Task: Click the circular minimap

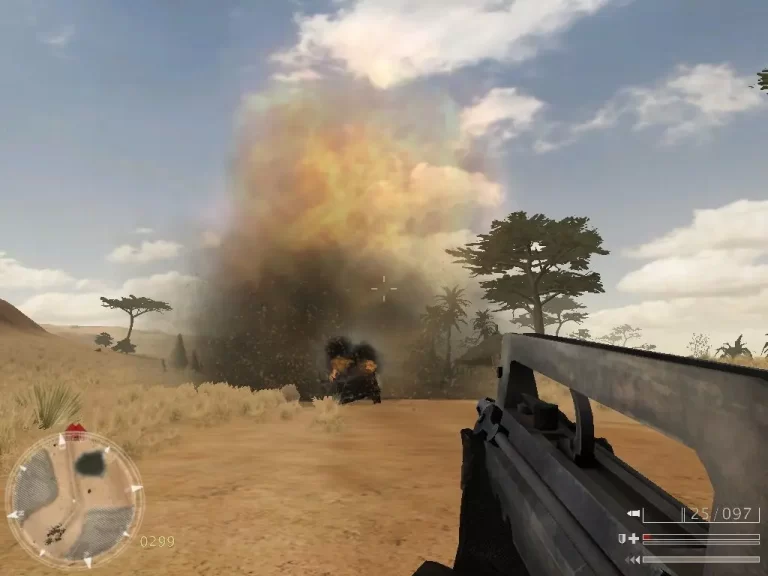Action: tap(74, 498)
